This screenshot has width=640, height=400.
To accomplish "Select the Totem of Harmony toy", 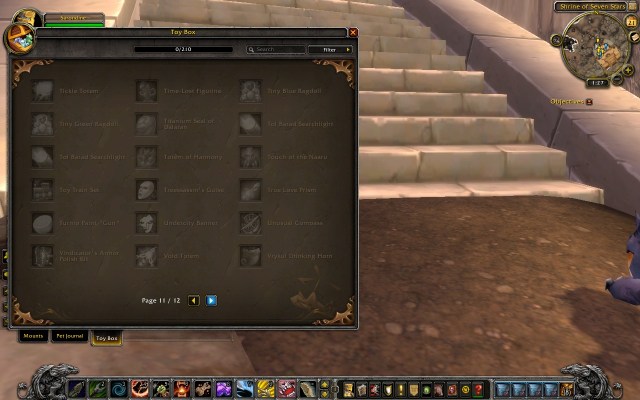I will [x=147, y=157].
